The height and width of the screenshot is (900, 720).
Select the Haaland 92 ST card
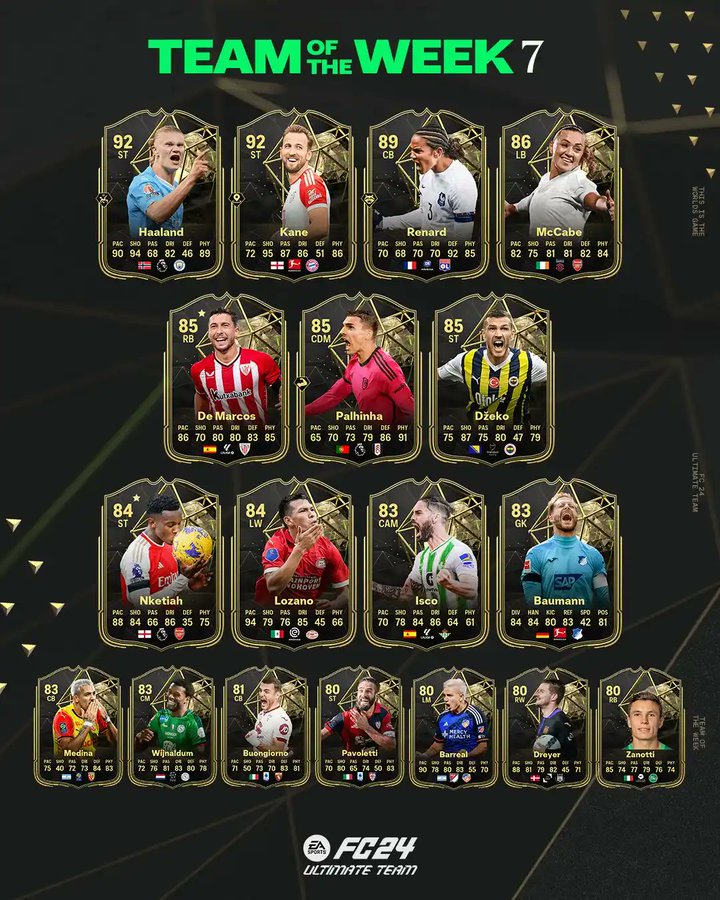pyautogui.click(x=160, y=195)
